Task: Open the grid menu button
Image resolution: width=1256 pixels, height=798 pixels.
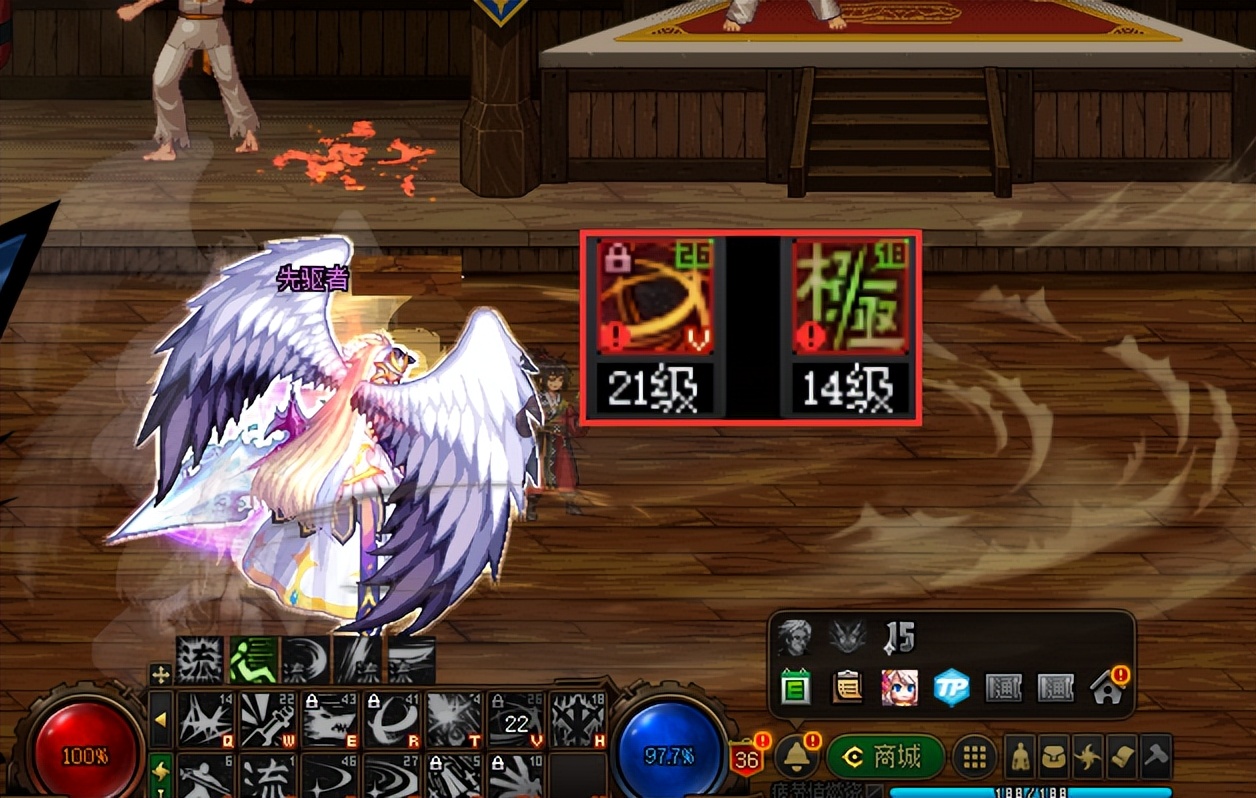Action: tap(975, 757)
